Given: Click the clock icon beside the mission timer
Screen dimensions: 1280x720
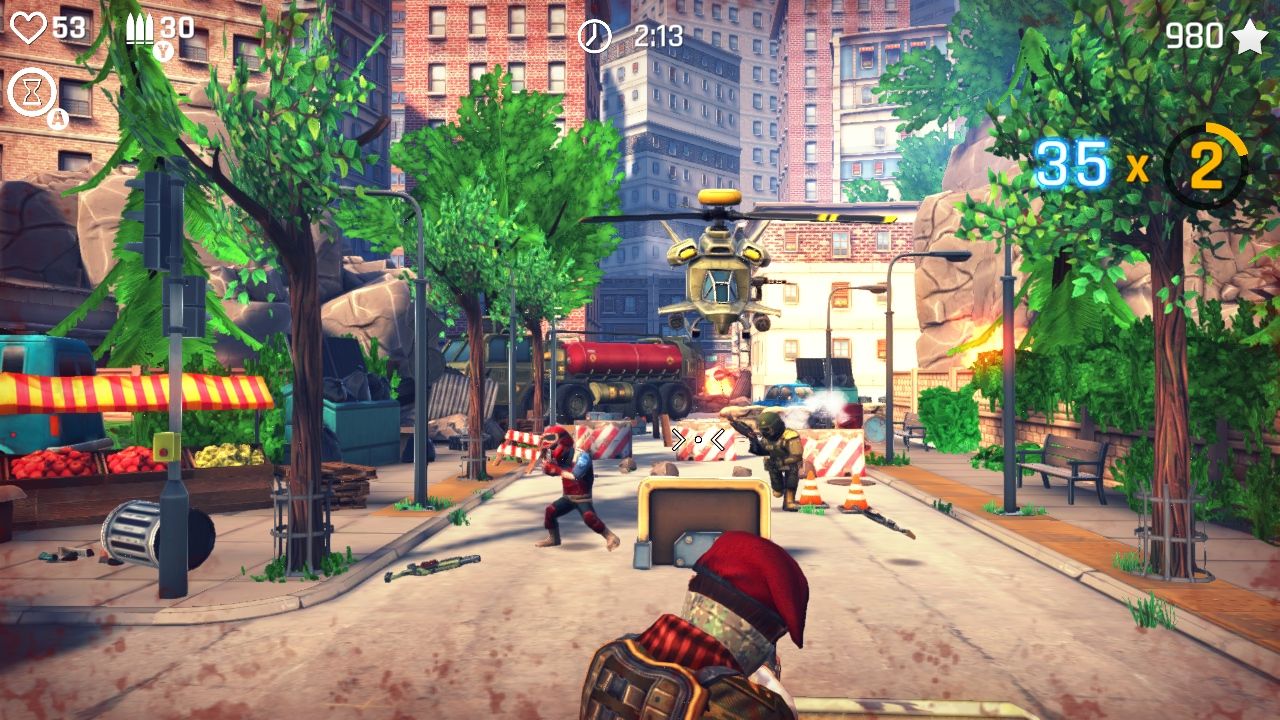Looking at the screenshot, I should (592, 37).
